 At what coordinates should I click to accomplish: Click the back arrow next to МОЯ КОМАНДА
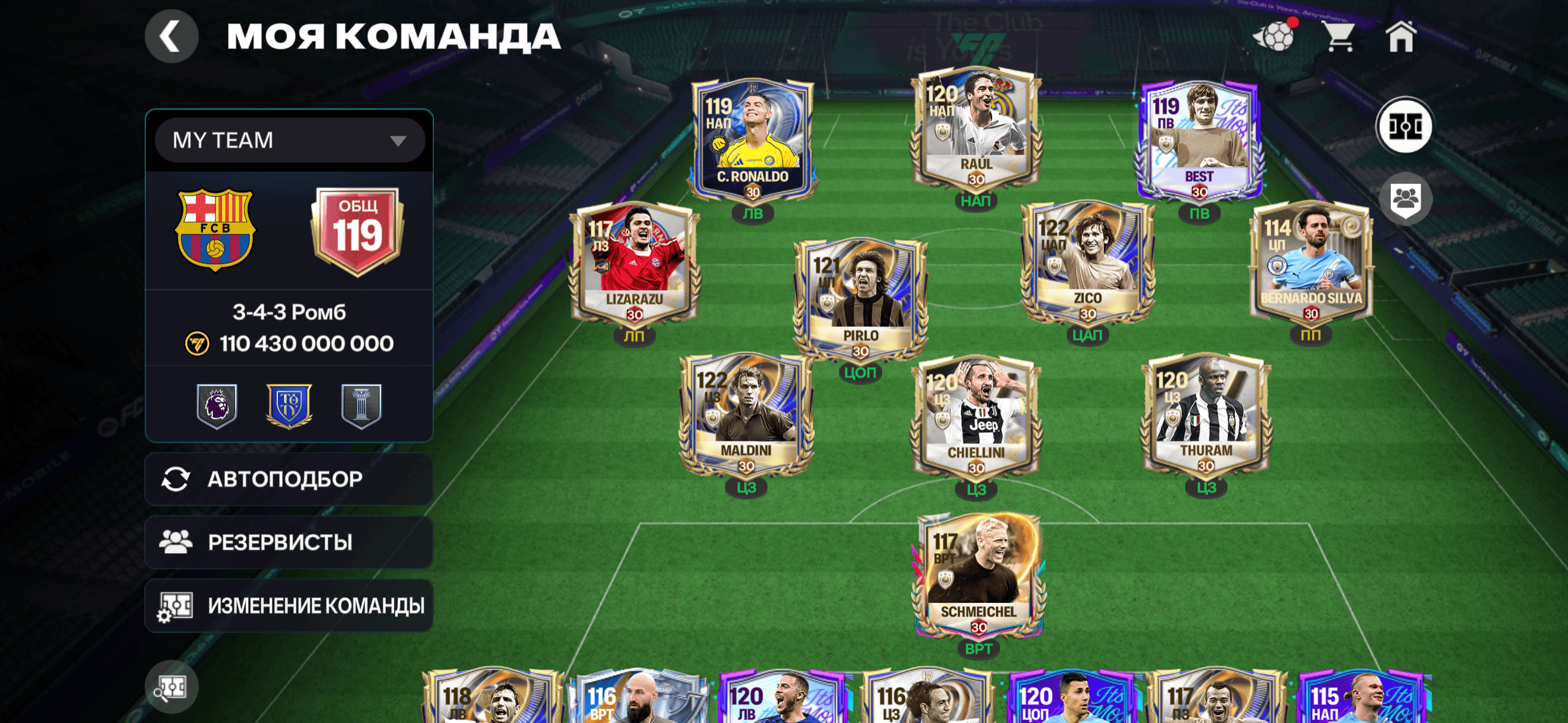click(172, 36)
